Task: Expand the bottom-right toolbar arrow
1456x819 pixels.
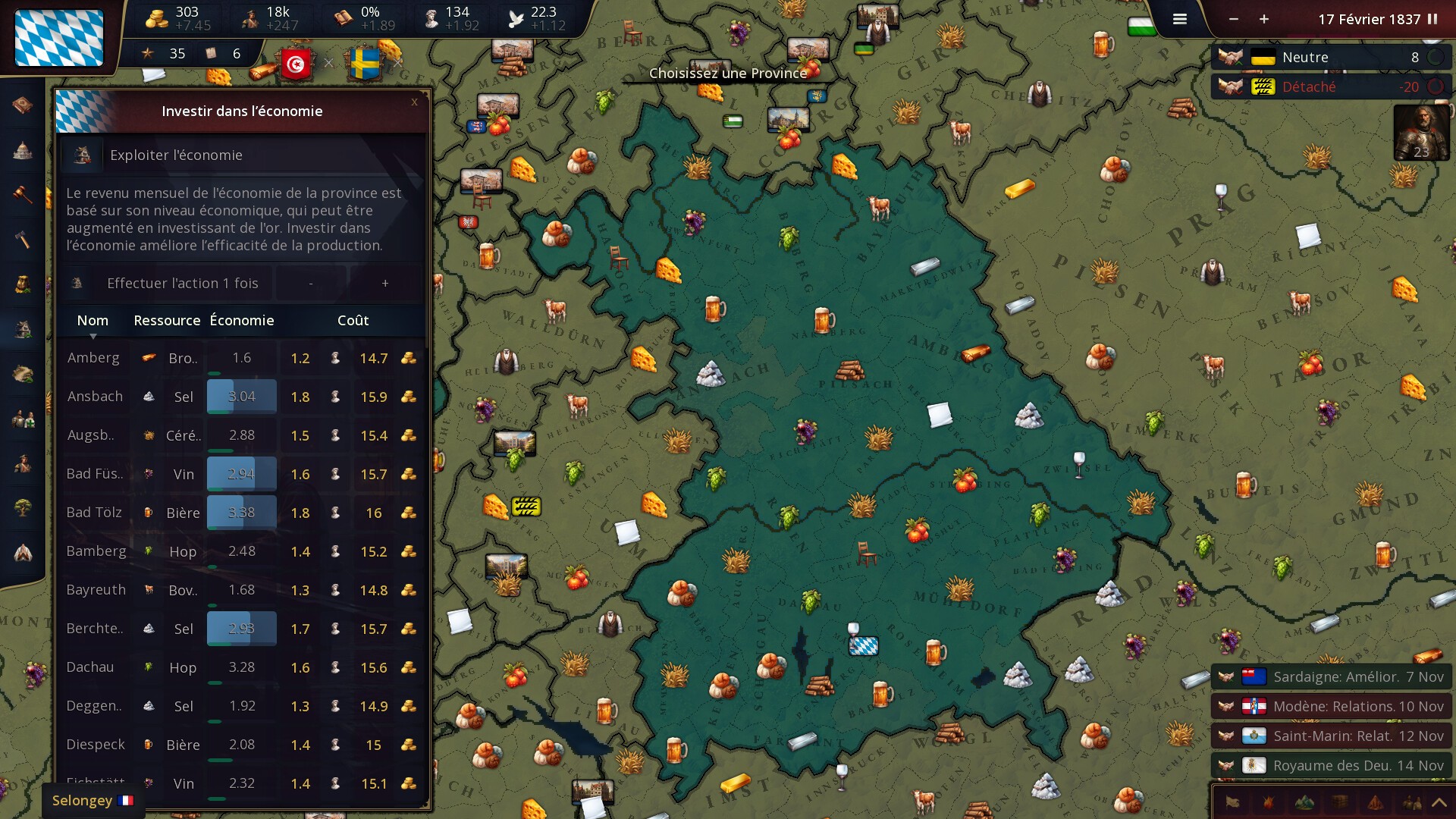Action: 1439,802
